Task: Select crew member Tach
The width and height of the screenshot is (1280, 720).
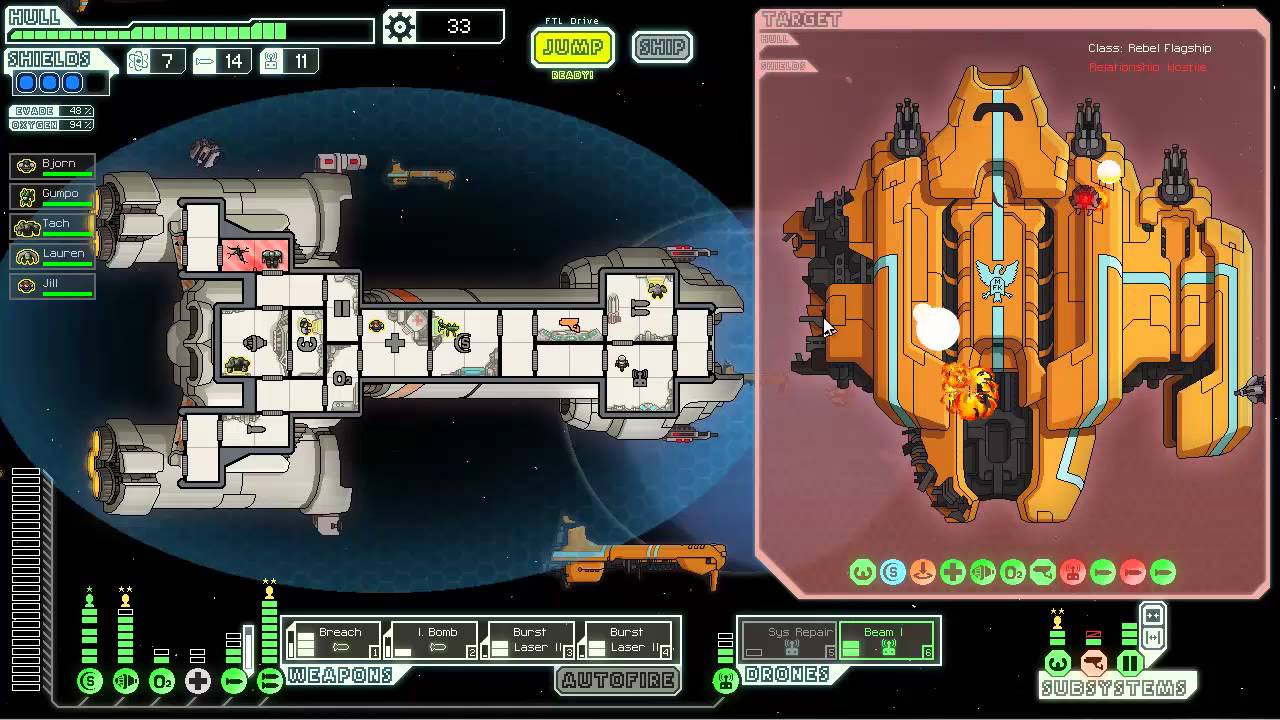Action: coord(54,225)
